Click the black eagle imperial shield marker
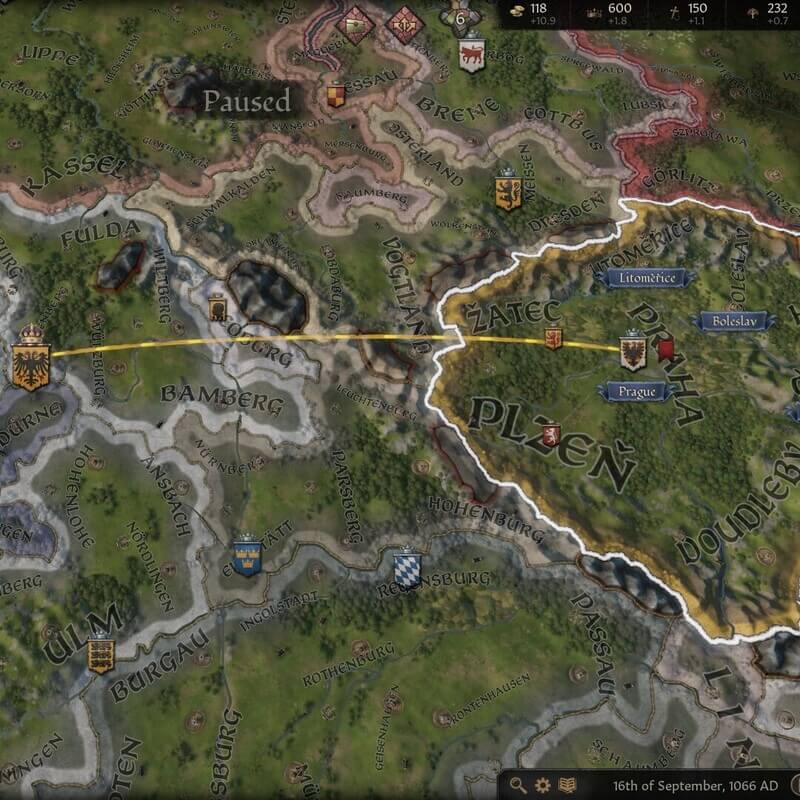The height and width of the screenshot is (800, 800). (x=31, y=359)
